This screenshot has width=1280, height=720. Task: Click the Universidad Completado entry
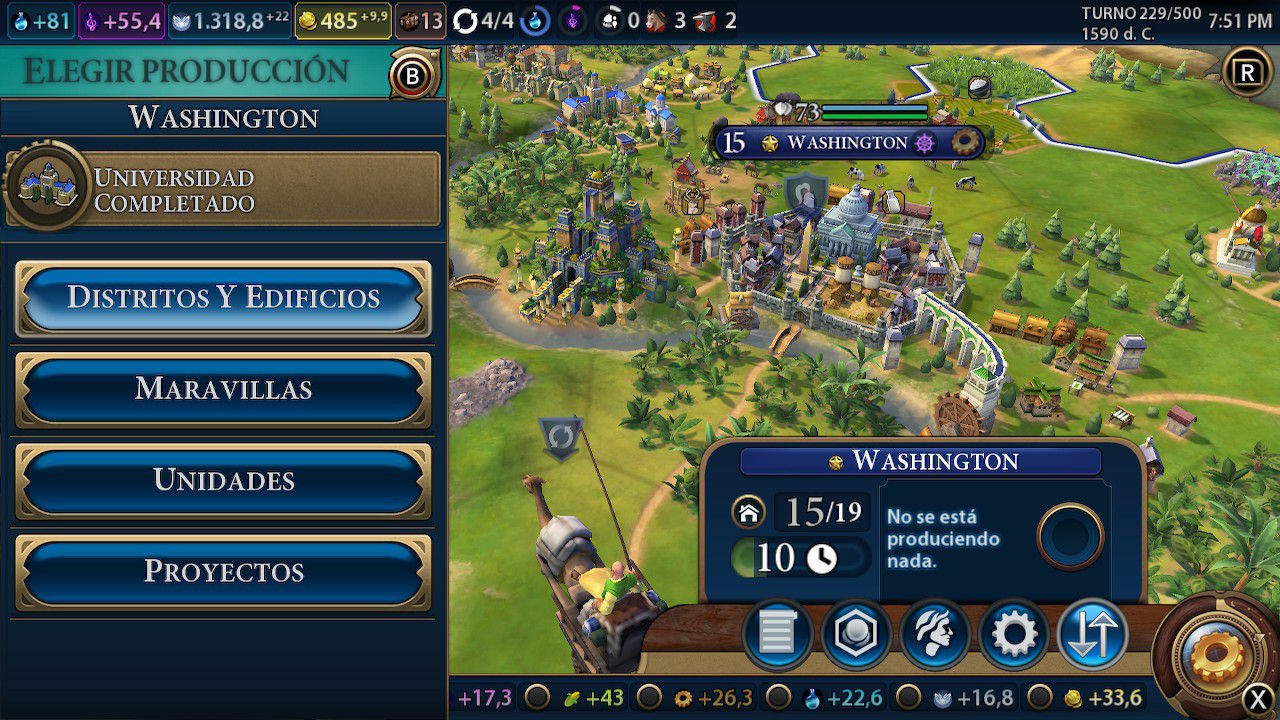point(223,189)
